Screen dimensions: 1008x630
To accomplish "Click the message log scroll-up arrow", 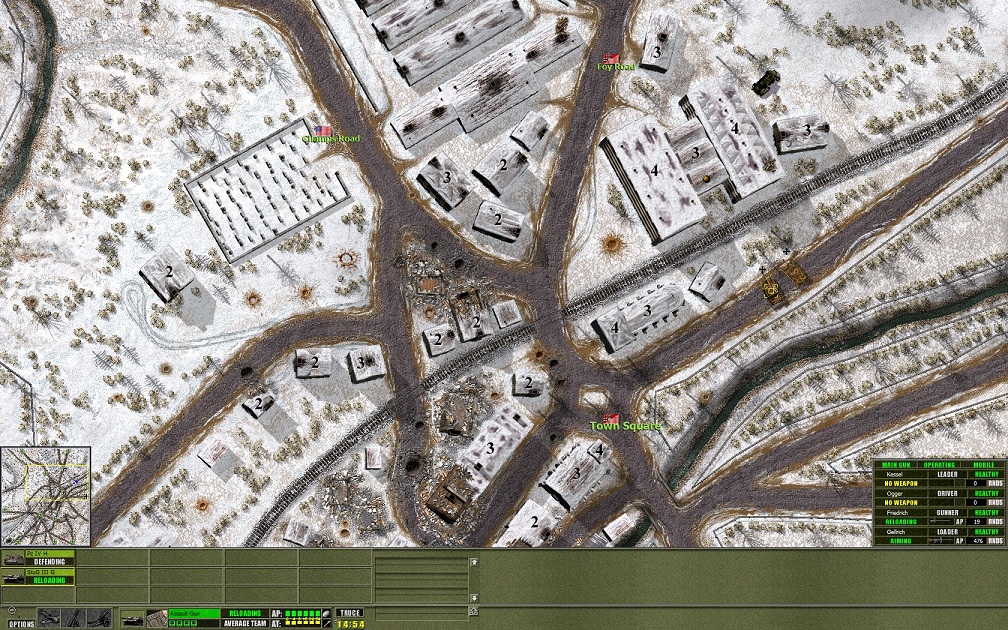I will 474,561.
